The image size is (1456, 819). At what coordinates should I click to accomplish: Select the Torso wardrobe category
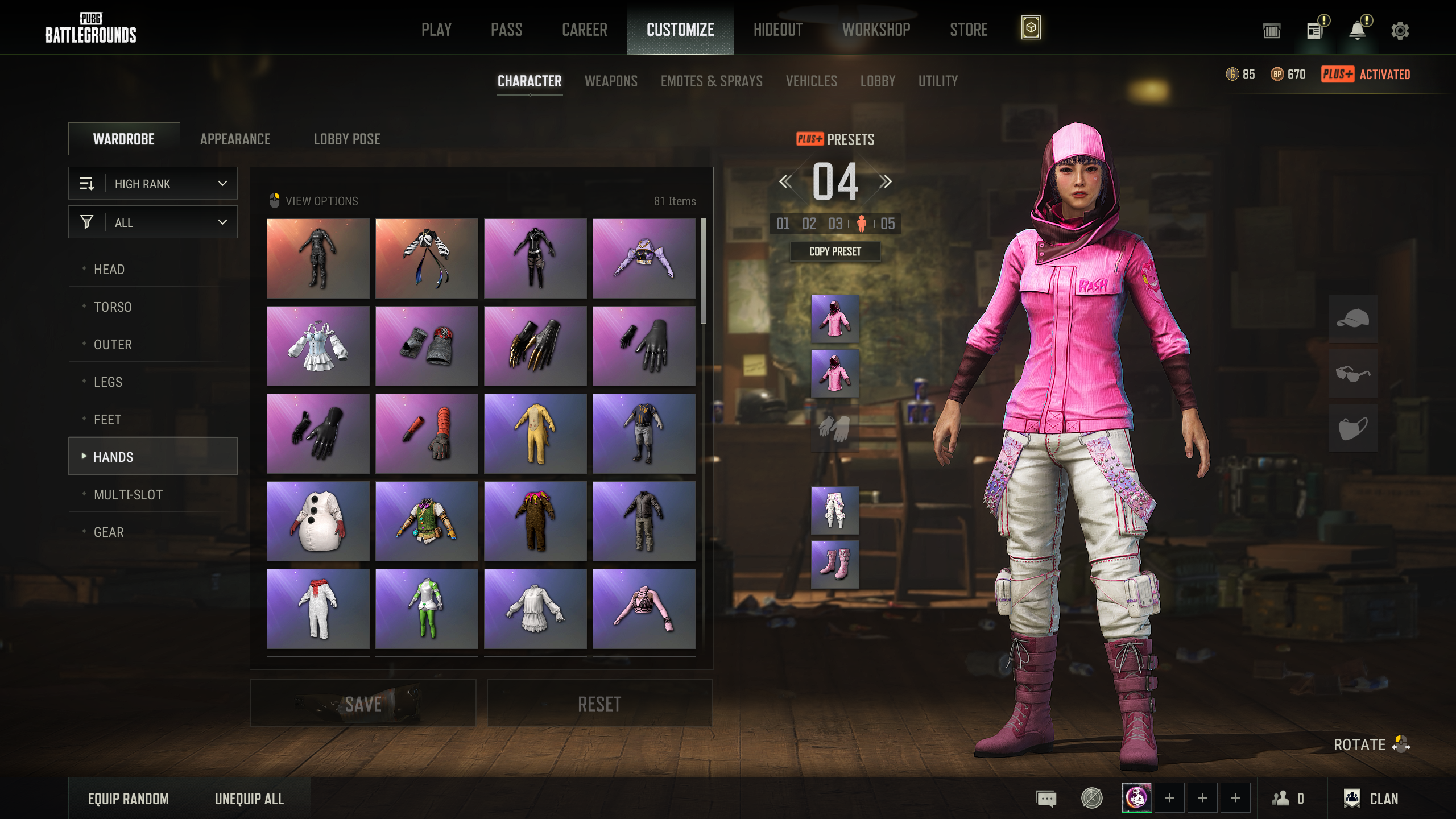pyautogui.click(x=113, y=307)
